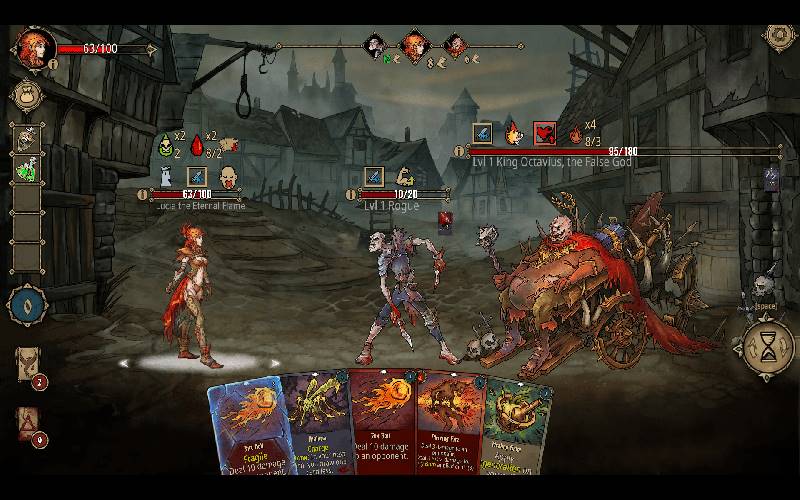This screenshot has height=500, width=800.
Task: Use the green potion item slot
Action: (x=27, y=170)
